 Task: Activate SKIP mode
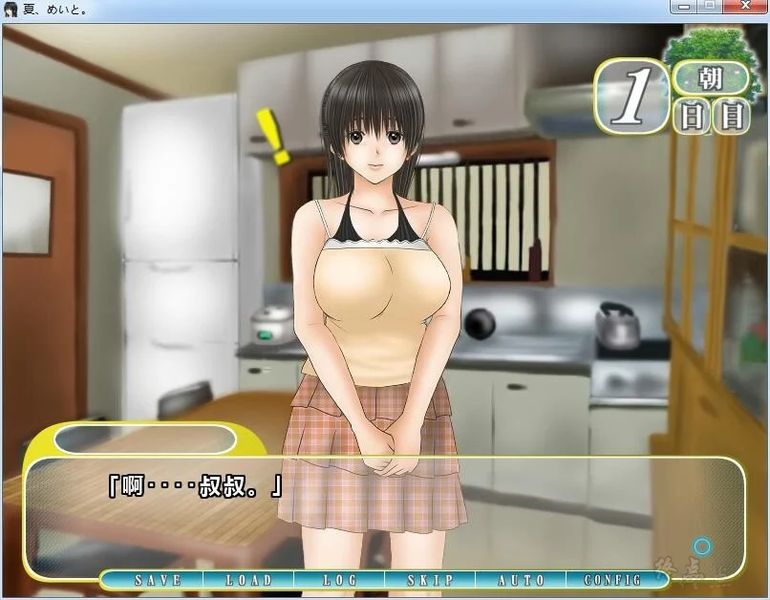point(430,580)
